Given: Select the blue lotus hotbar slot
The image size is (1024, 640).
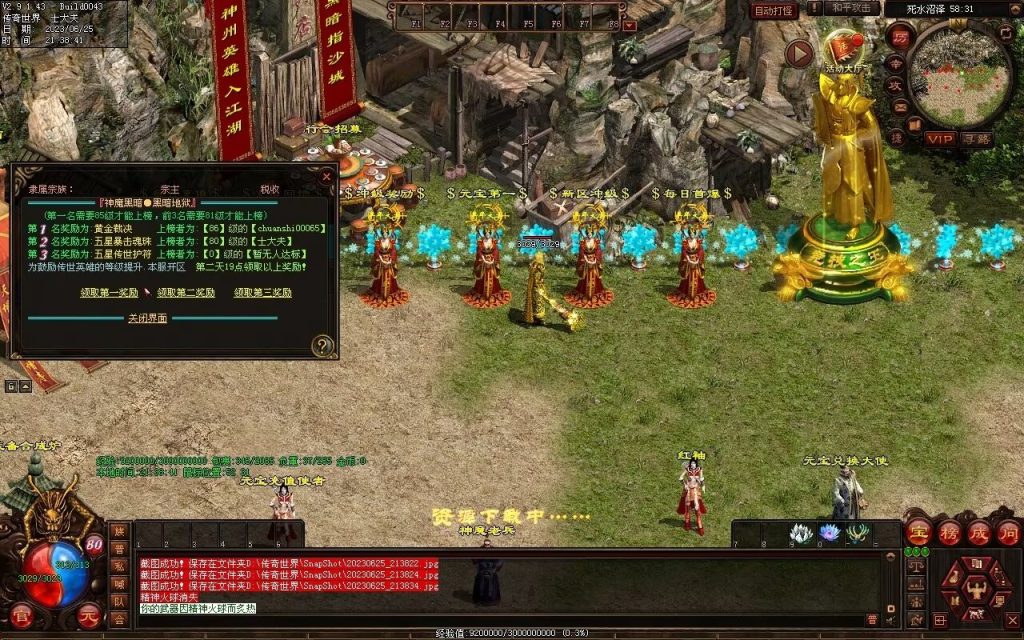Looking at the screenshot, I should [829, 534].
